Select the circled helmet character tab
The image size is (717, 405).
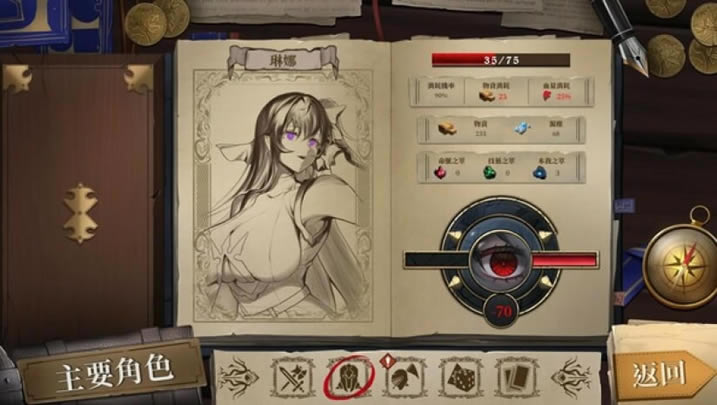[347, 376]
